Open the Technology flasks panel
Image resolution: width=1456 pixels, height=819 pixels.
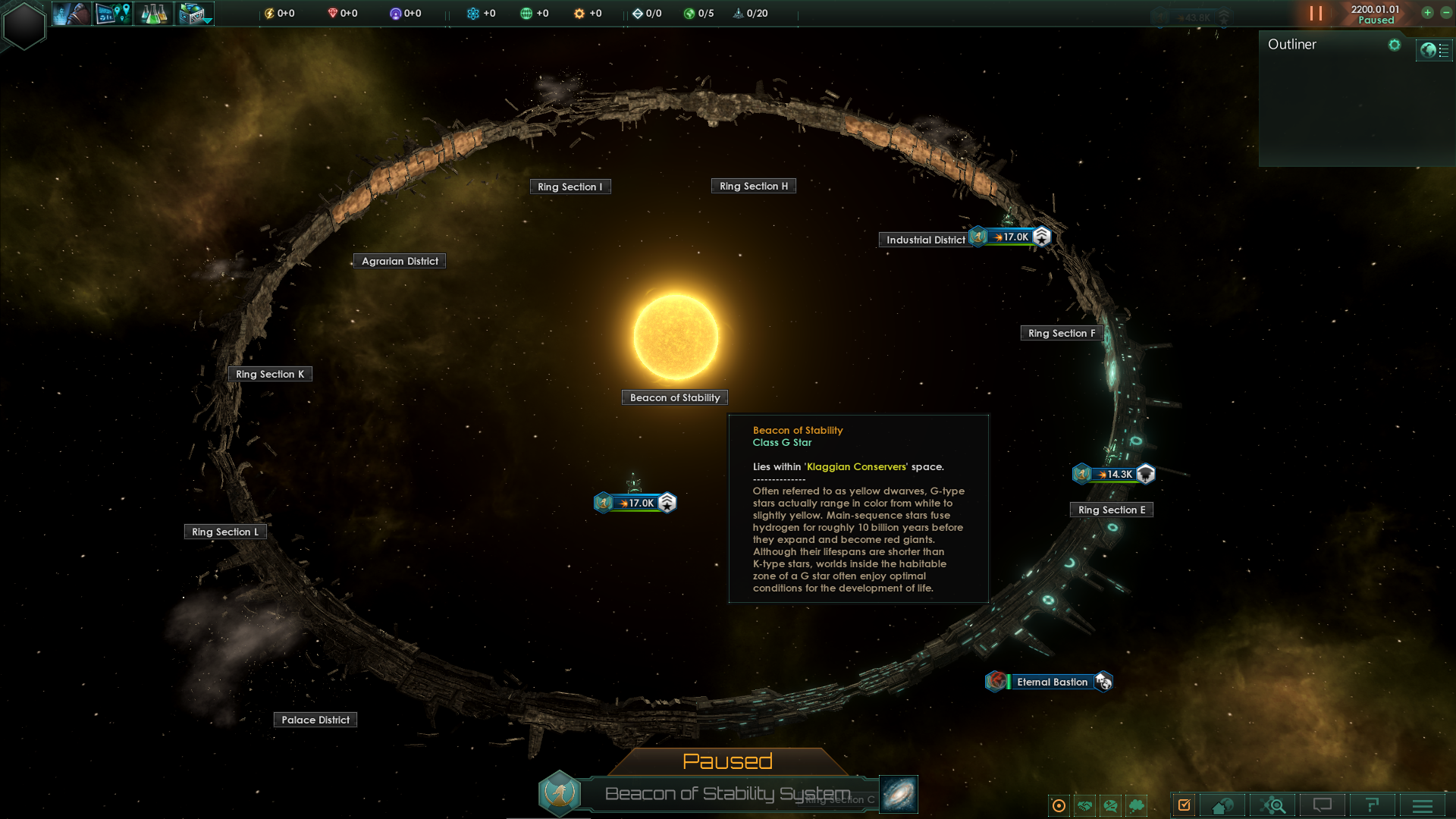point(154,14)
